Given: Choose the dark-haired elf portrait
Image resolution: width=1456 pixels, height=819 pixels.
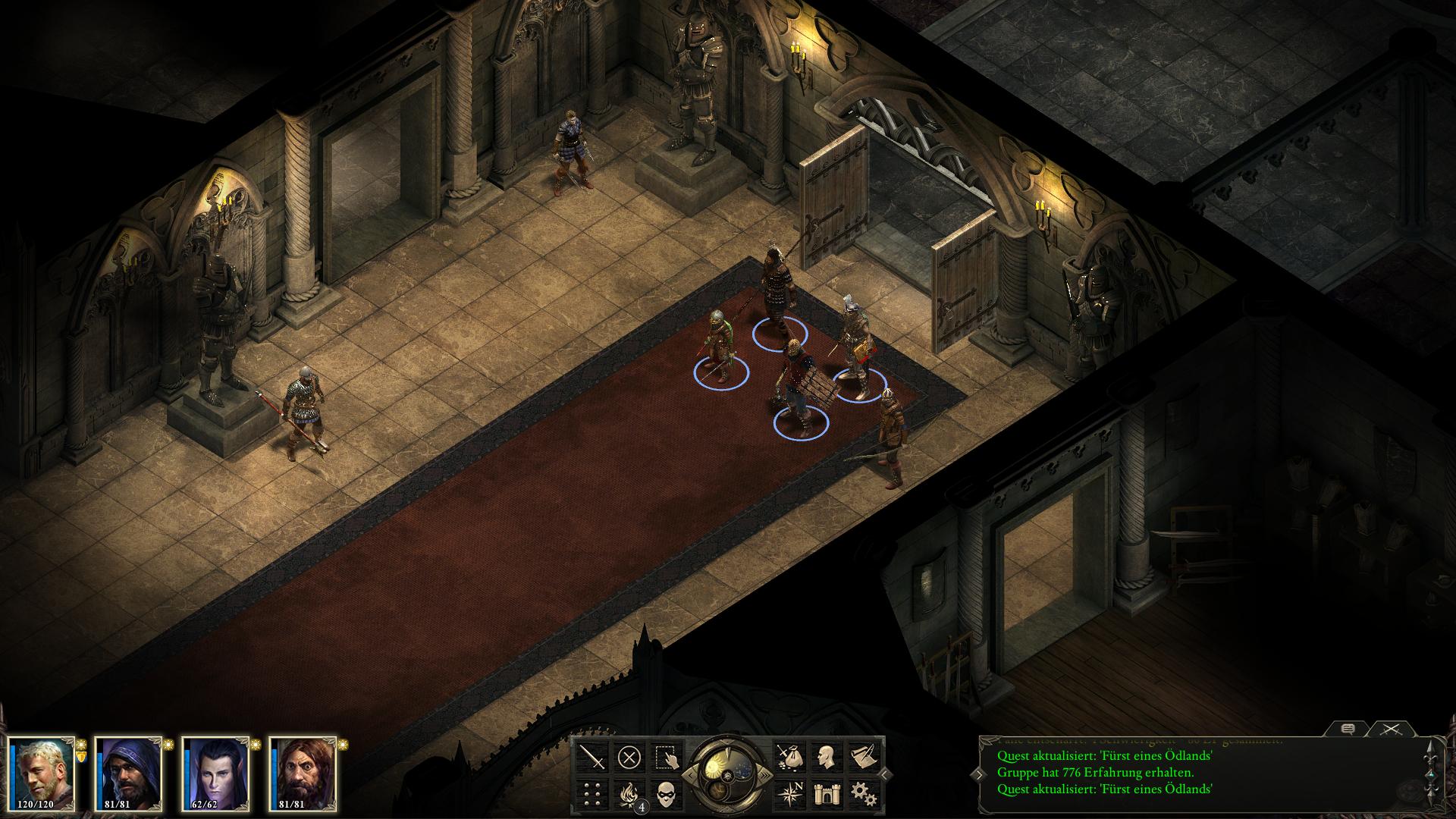Looking at the screenshot, I should pos(215,773).
